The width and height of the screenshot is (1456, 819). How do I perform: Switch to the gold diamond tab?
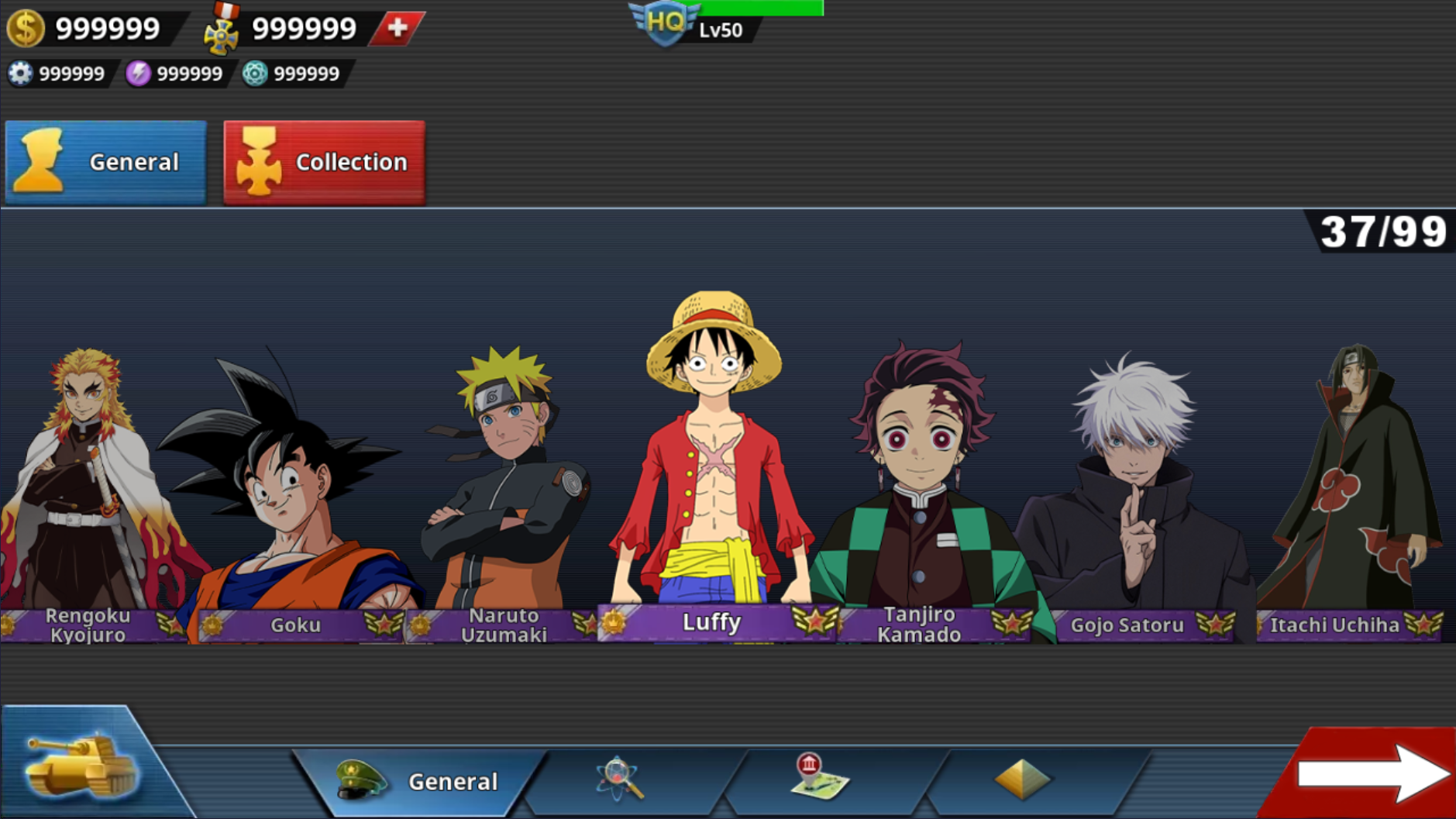click(x=1022, y=779)
